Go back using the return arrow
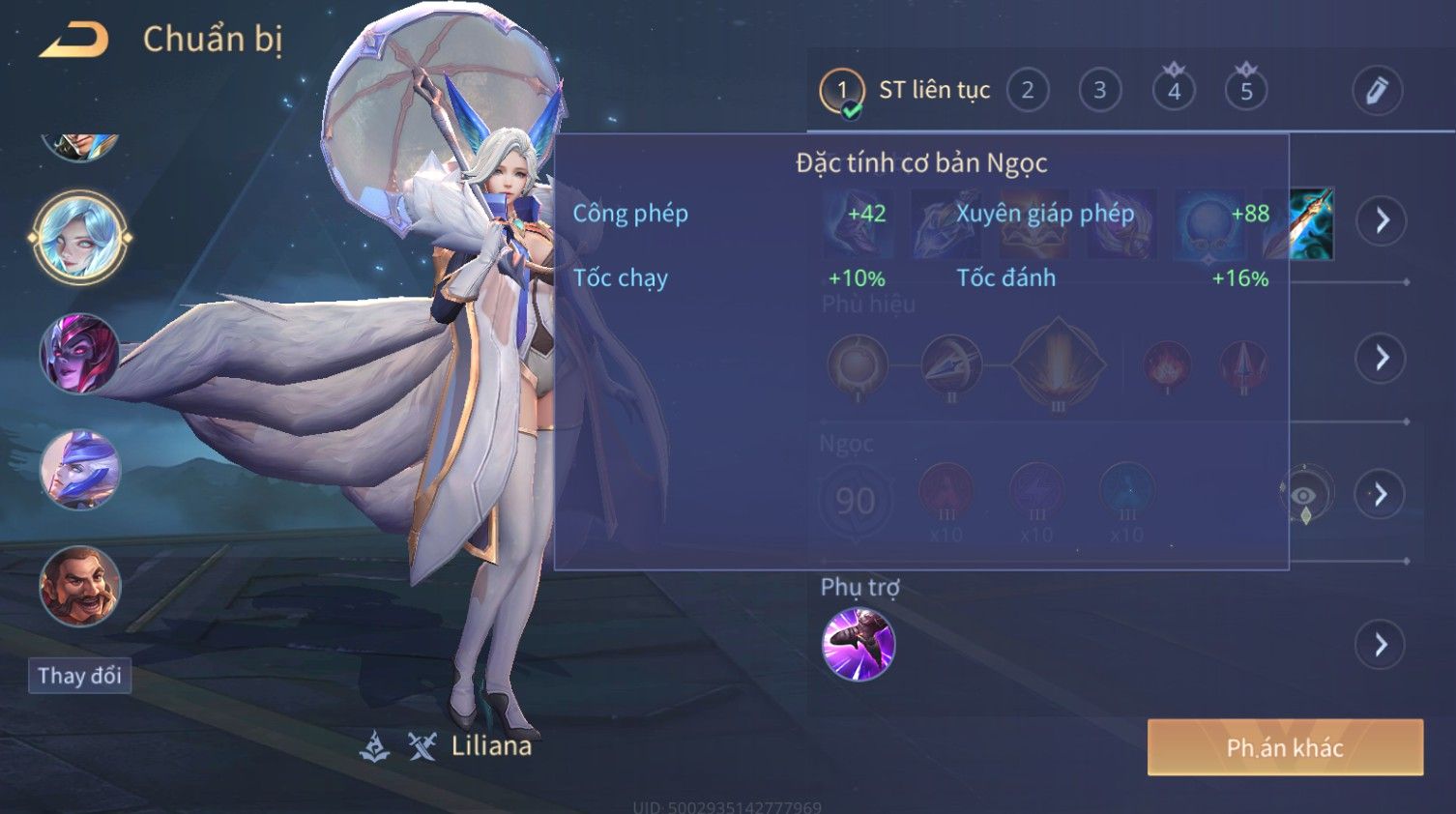This screenshot has width=1456, height=814. click(73, 41)
